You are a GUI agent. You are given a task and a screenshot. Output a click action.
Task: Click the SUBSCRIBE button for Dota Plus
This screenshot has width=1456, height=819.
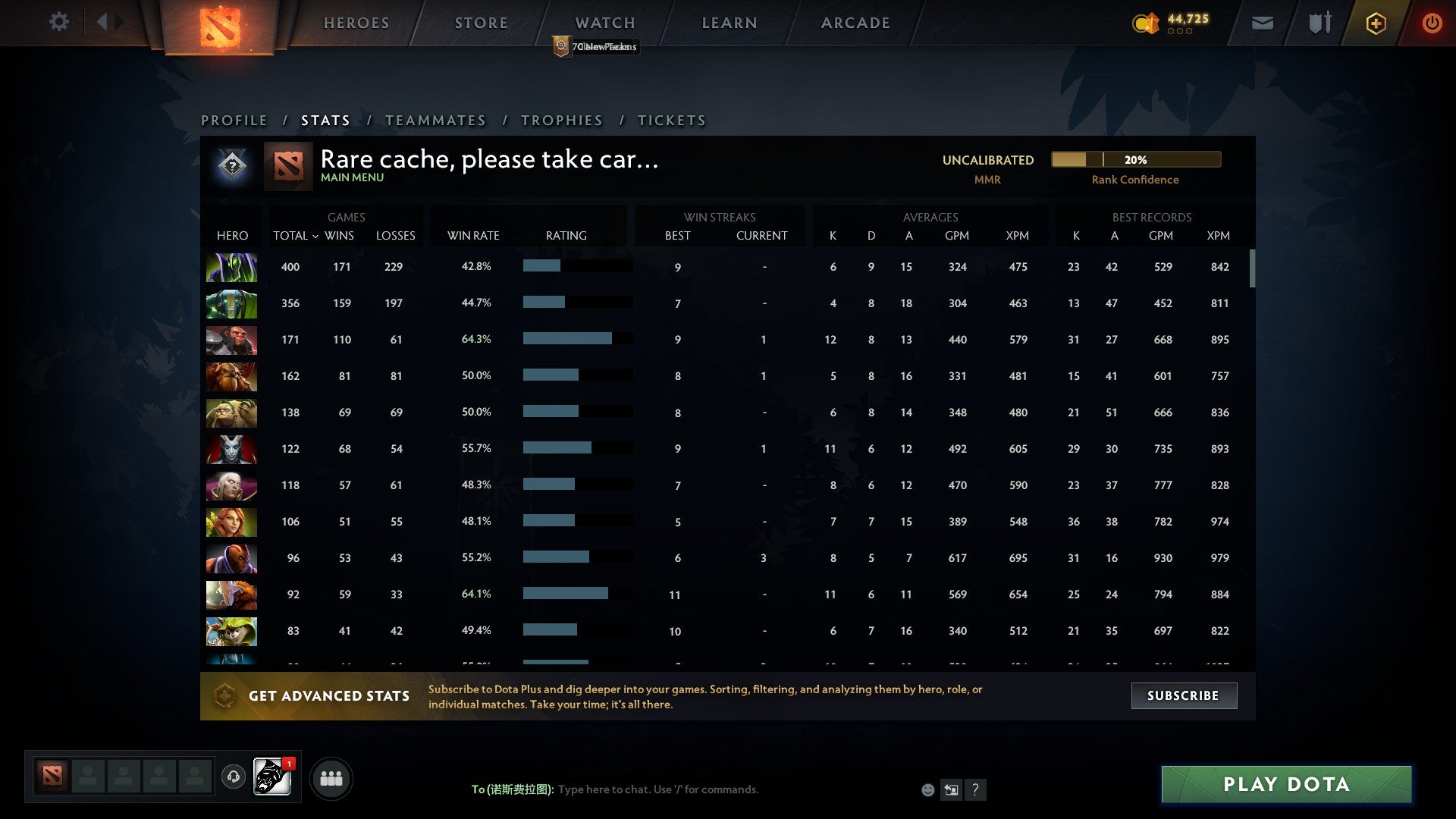1183,695
